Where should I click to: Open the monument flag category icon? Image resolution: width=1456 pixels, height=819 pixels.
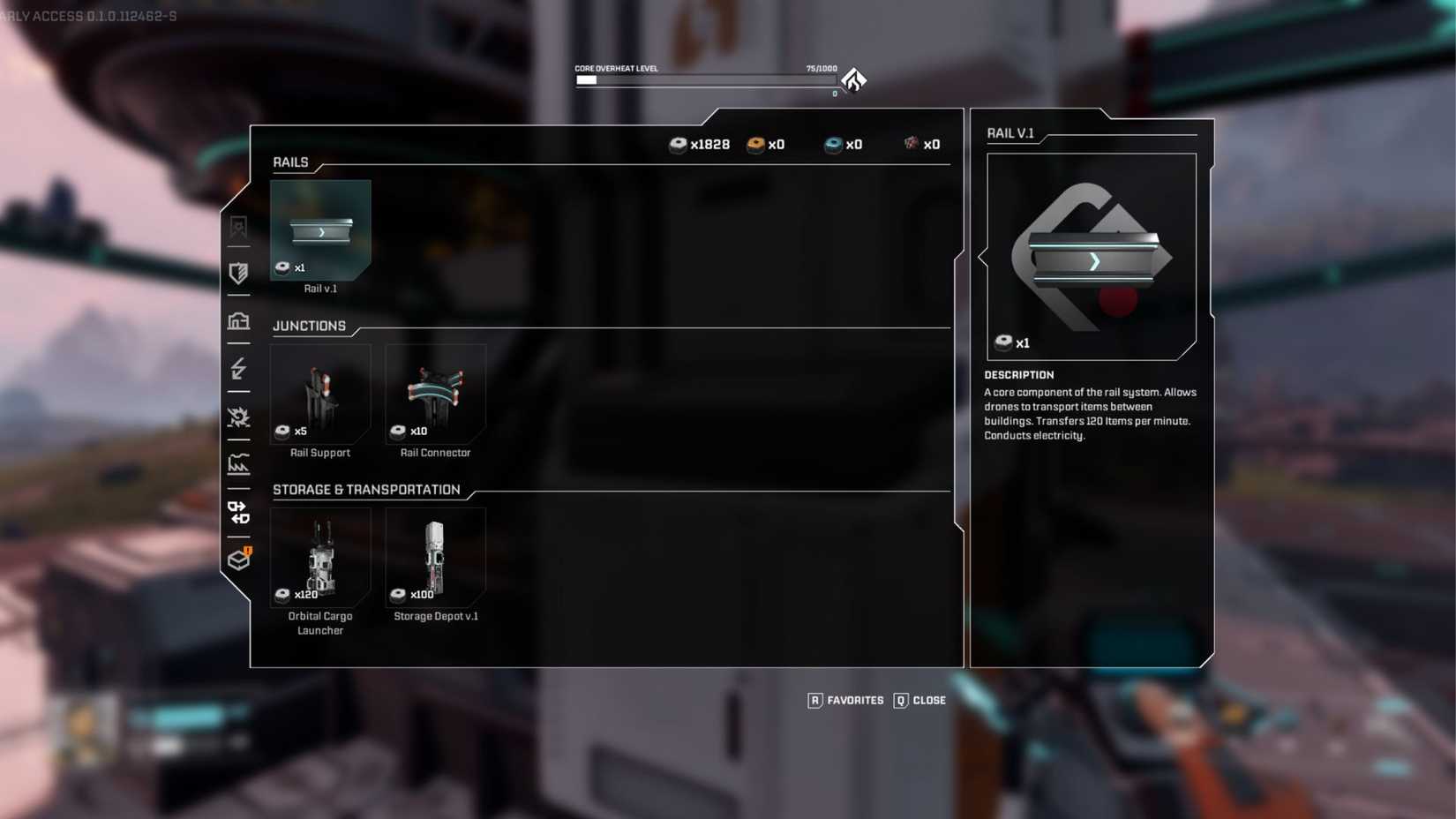[x=238, y=226]
